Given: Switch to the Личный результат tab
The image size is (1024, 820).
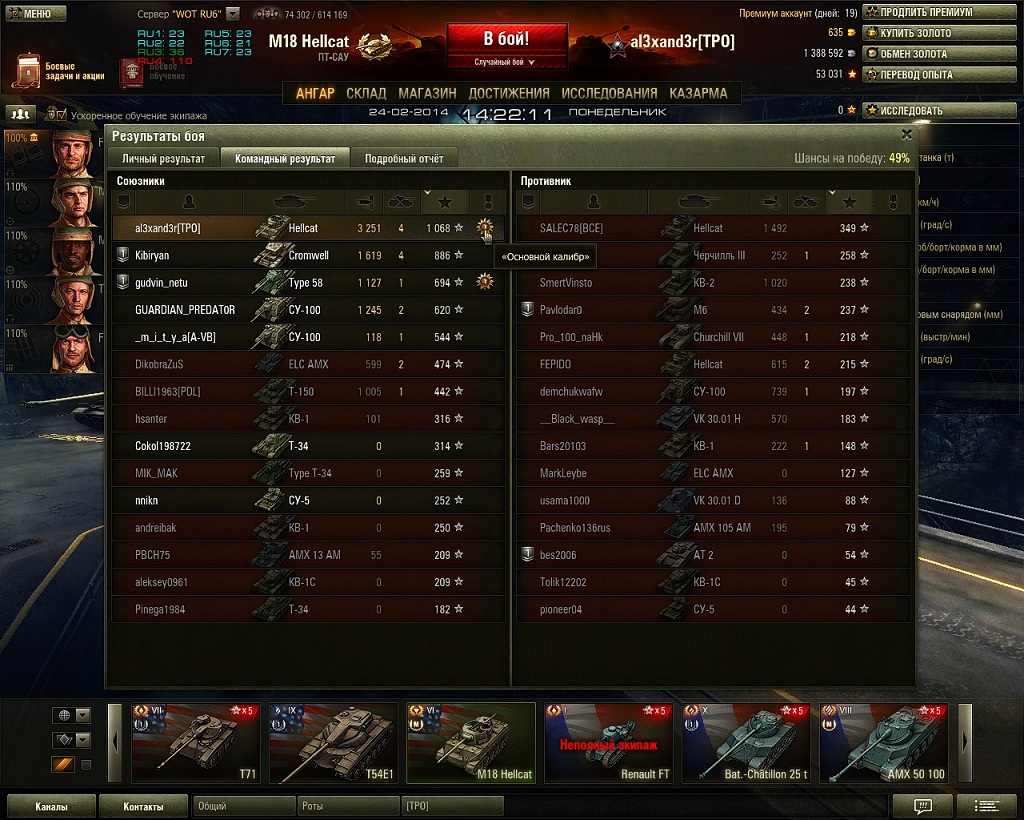Looking at the screenshot, I should 163,158.
